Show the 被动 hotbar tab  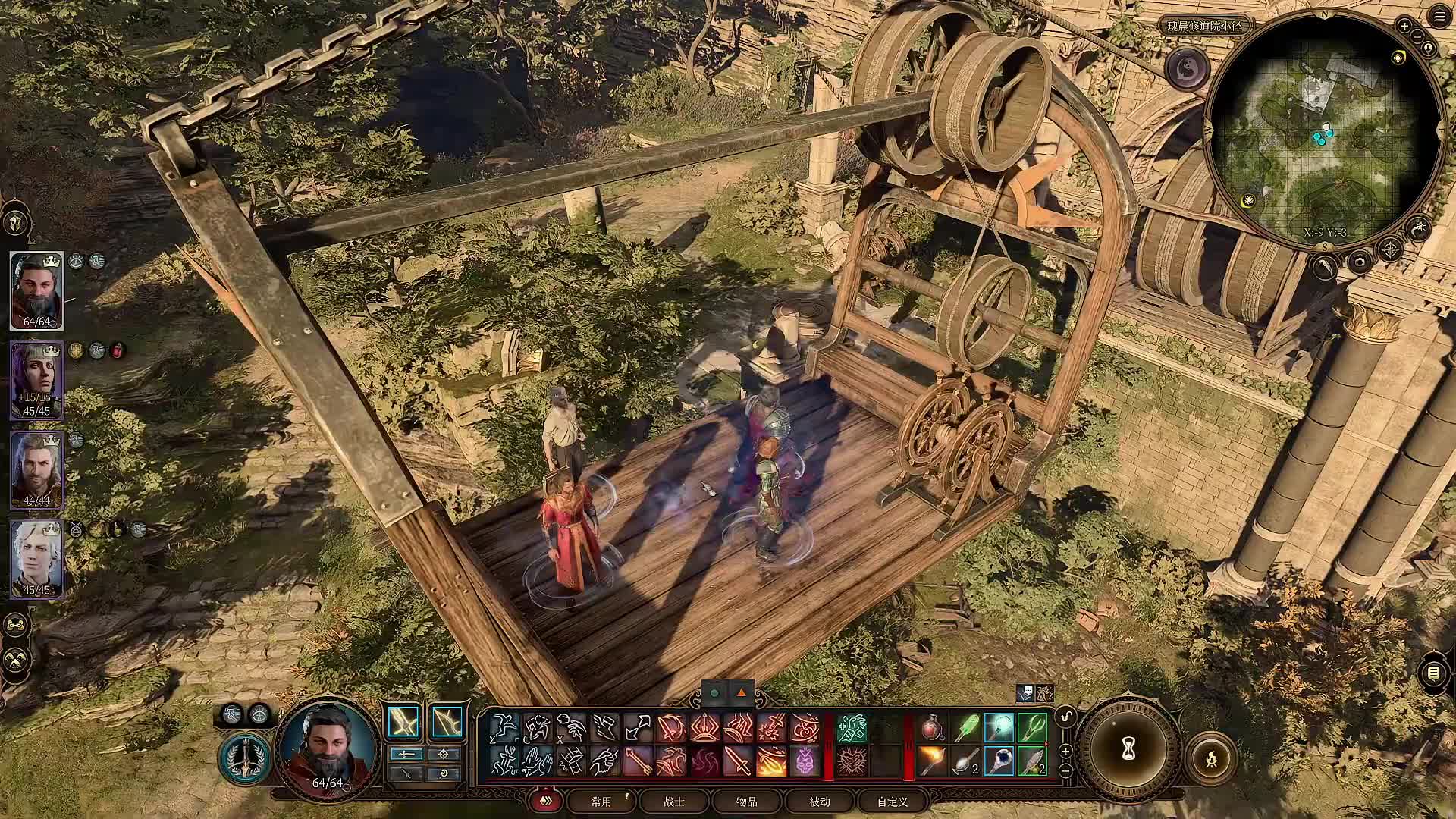click(x=819, y=801)
